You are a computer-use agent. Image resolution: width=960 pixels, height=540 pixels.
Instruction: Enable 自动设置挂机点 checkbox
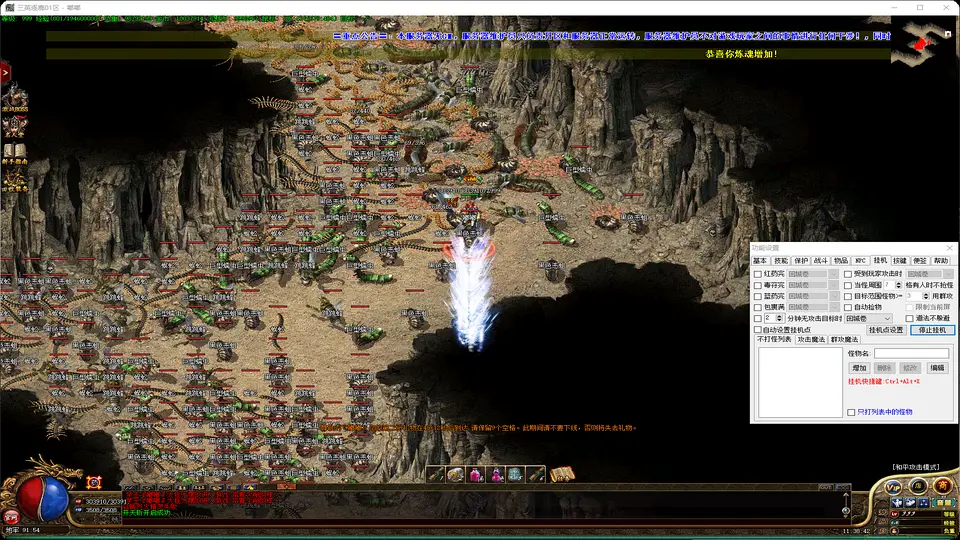[x=758, y=330]
